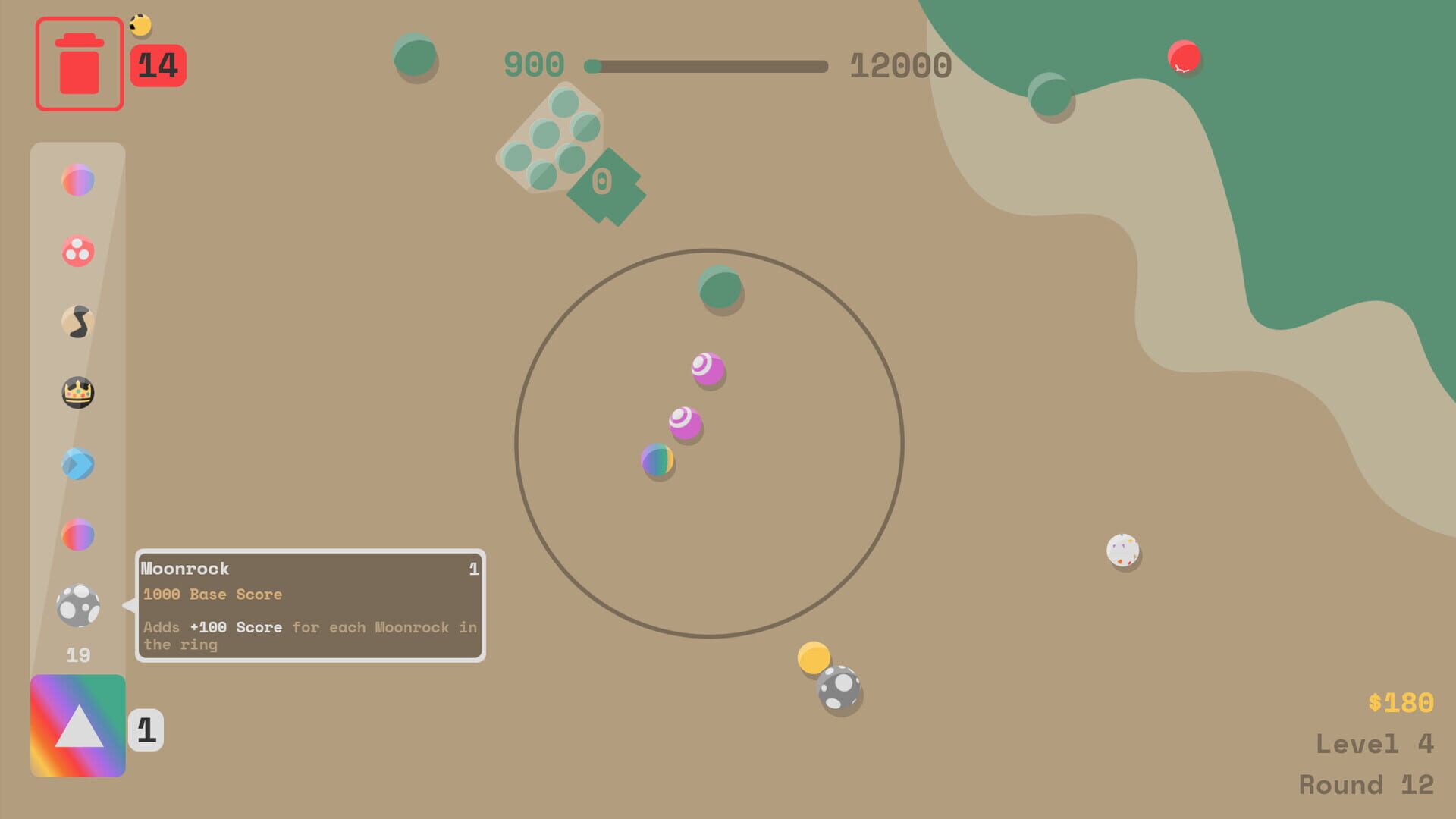Click the red 14 trash counter badge

pos(158,64)
